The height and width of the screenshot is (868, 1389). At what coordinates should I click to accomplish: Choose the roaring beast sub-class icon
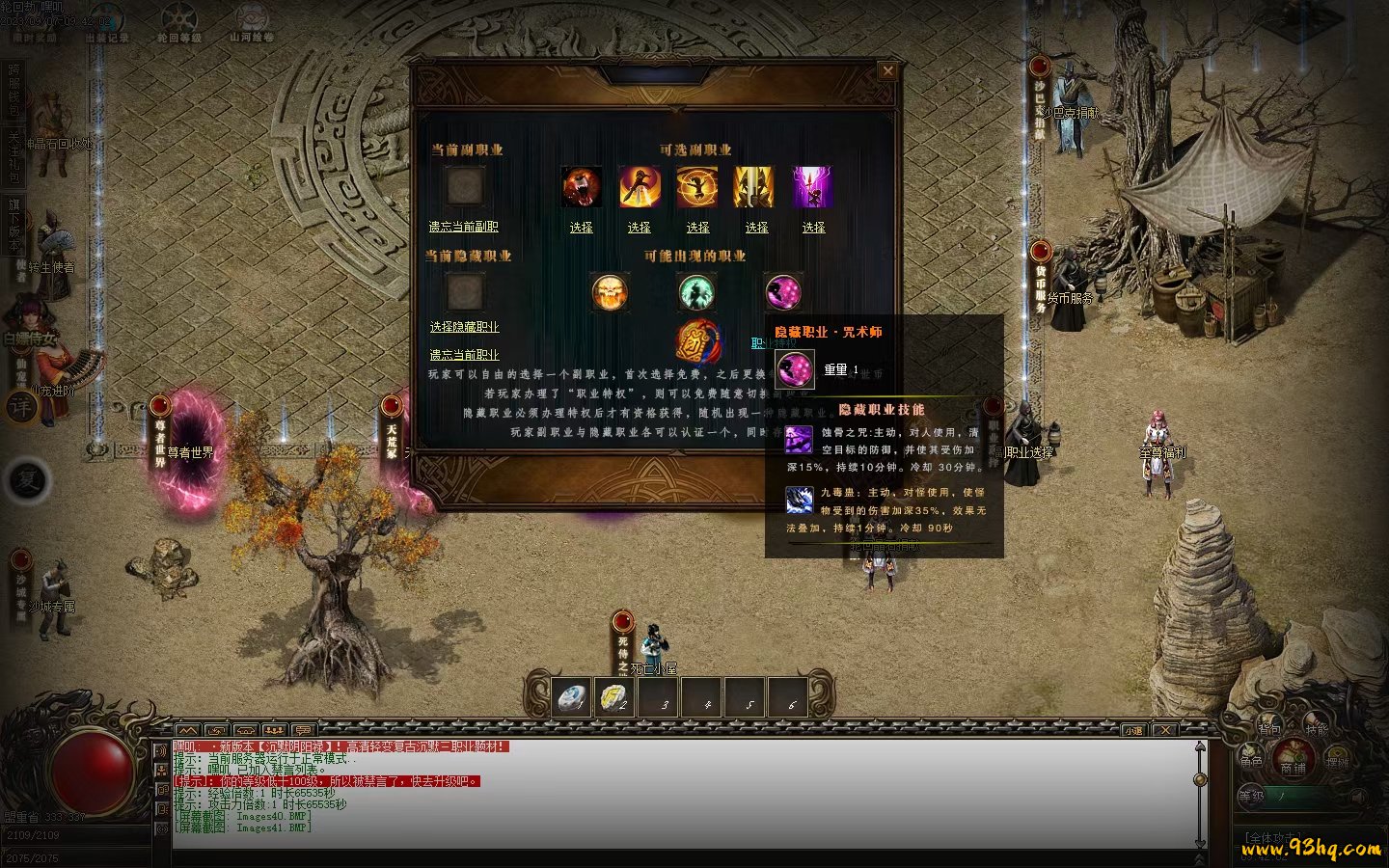coord(582,186)
